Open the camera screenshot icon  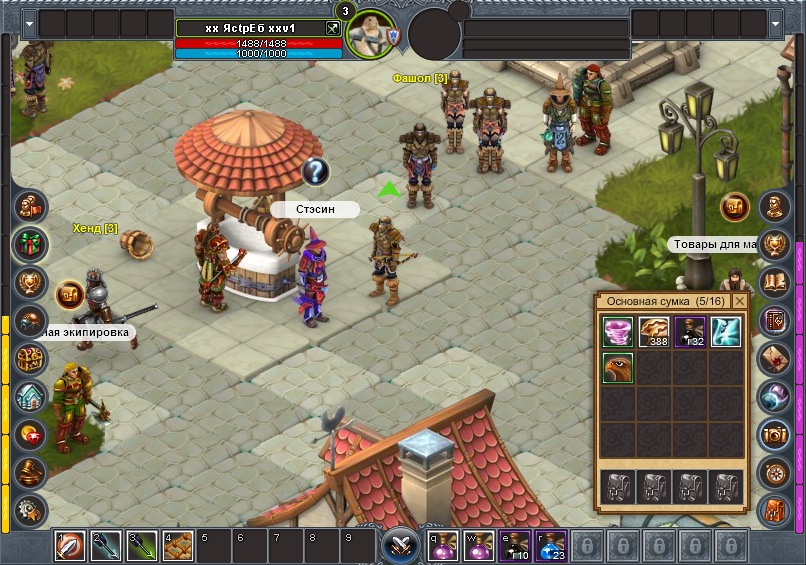pyautogui.click(x=774, y=433)
